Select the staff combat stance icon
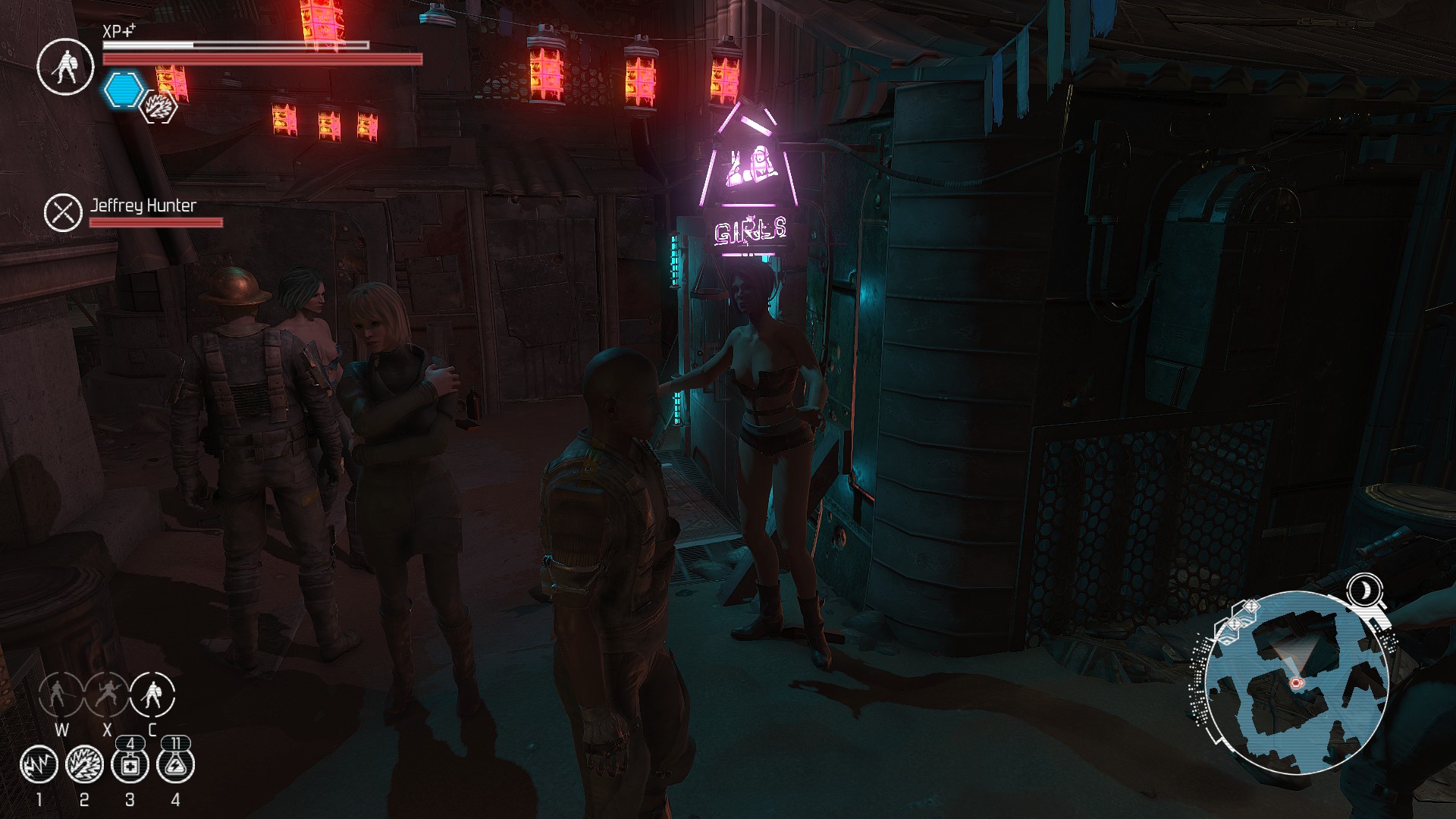The image size is (1456, 819). 61,694
